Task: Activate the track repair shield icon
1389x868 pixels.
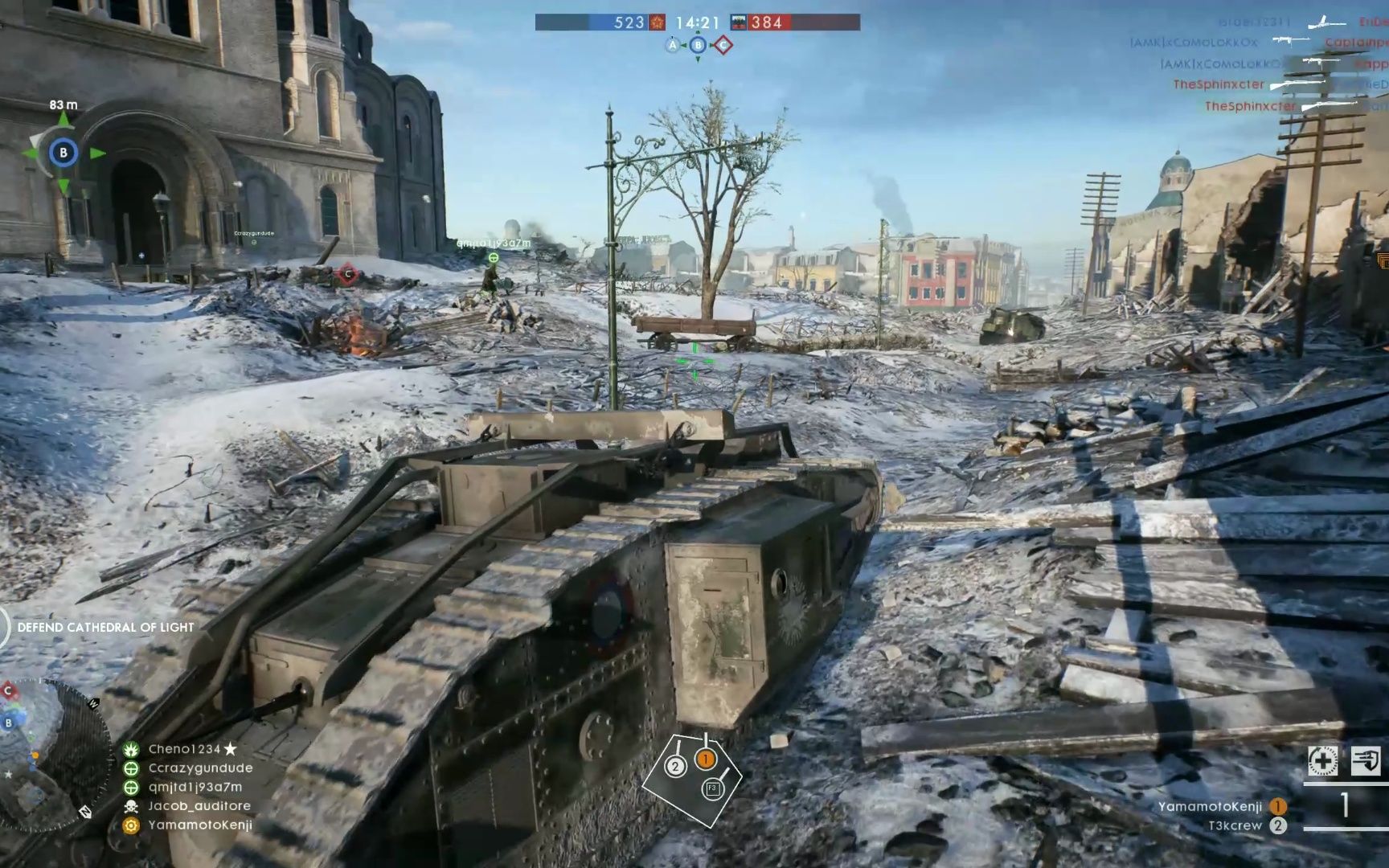Action: 1366,760
